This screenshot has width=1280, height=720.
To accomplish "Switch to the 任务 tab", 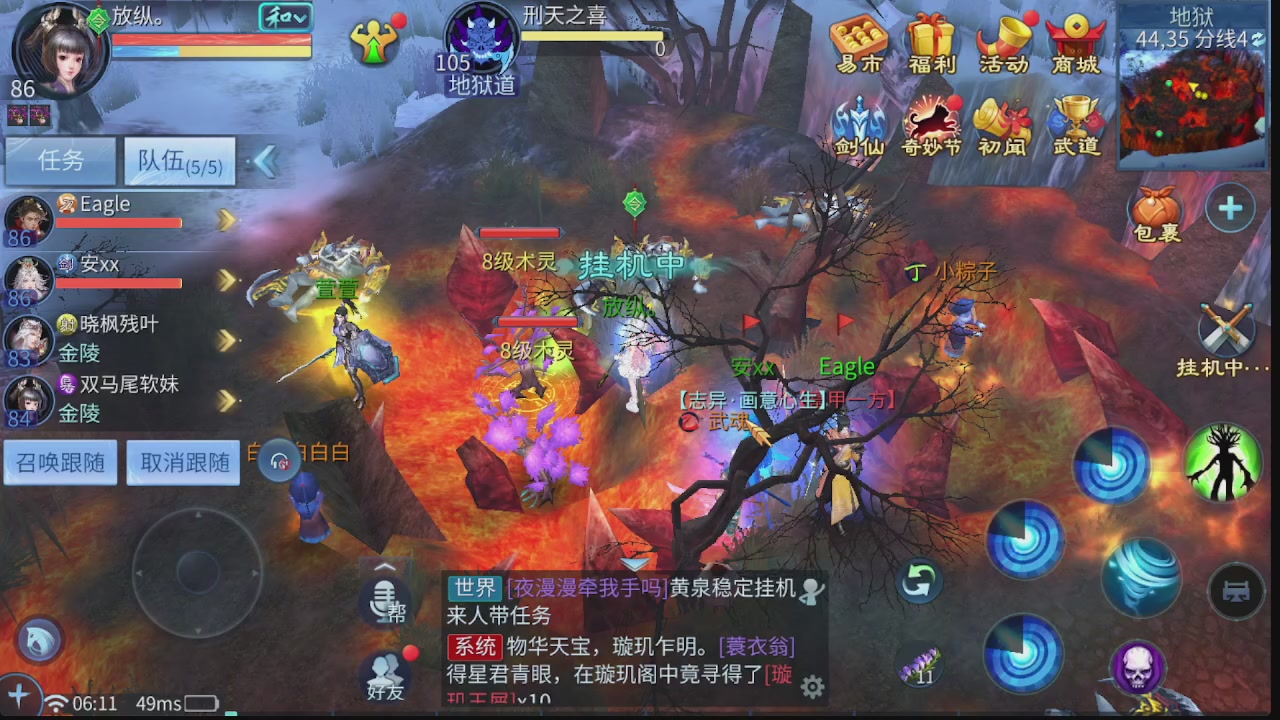I will click(x=60, y=161).
